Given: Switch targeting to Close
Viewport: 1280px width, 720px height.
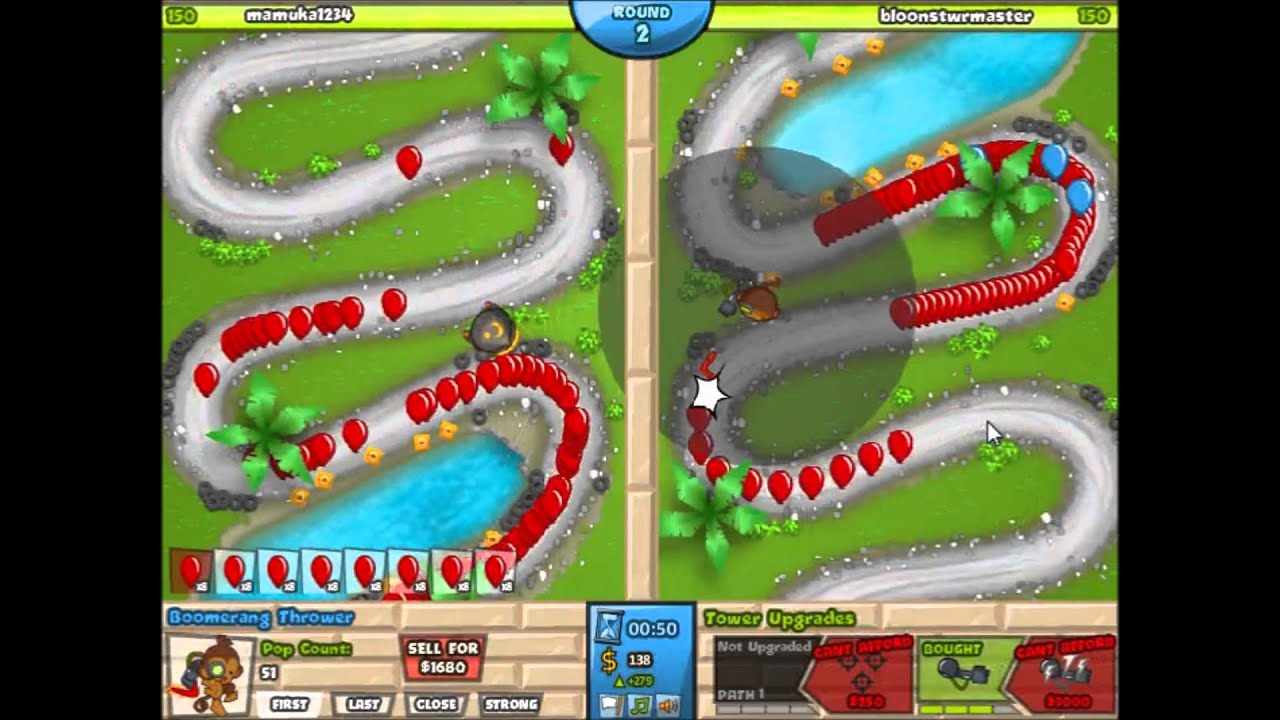Looking at the screenshot, I should click(x=436, y=704).
